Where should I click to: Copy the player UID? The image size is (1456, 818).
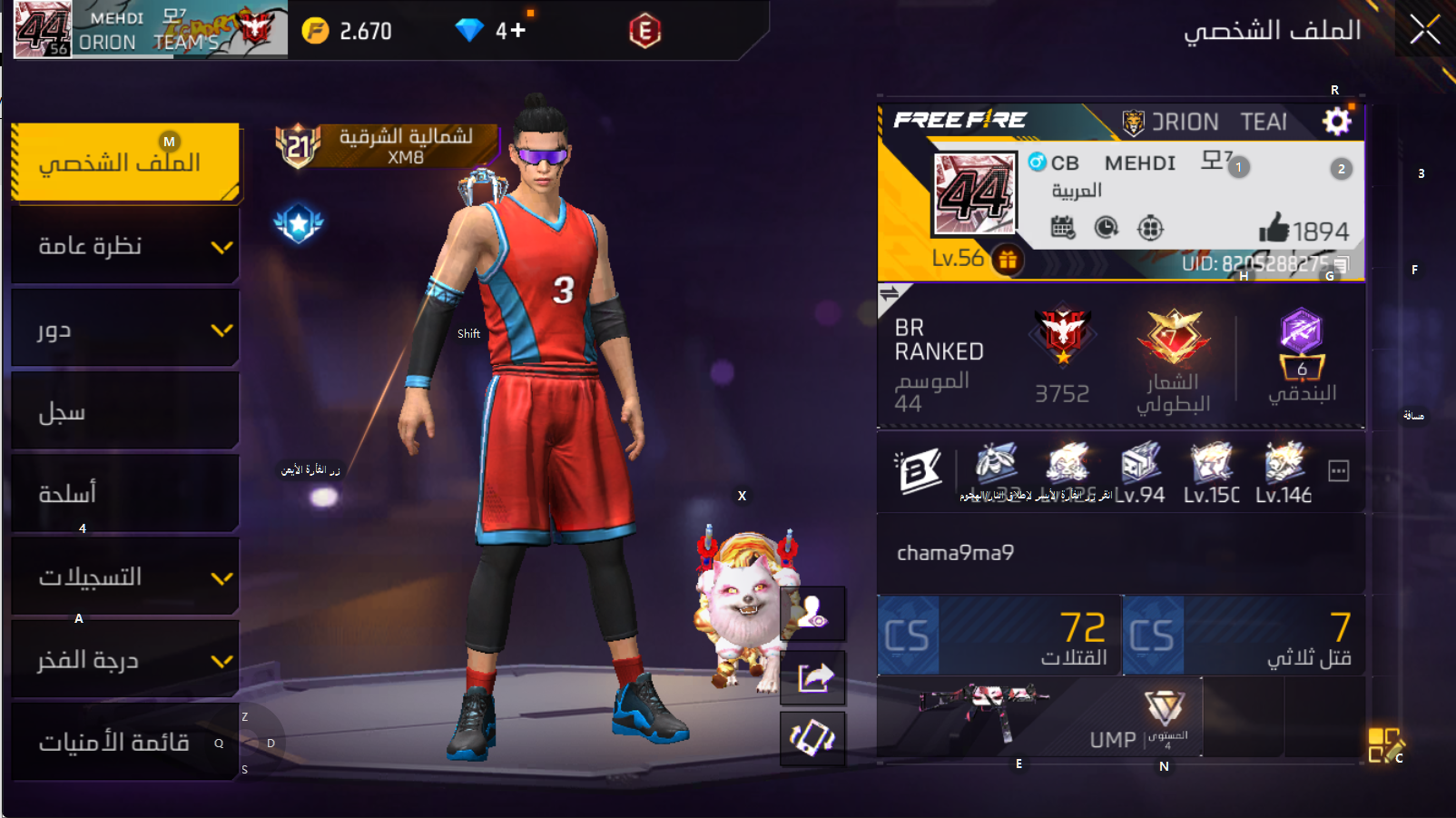click(1343, 264)
